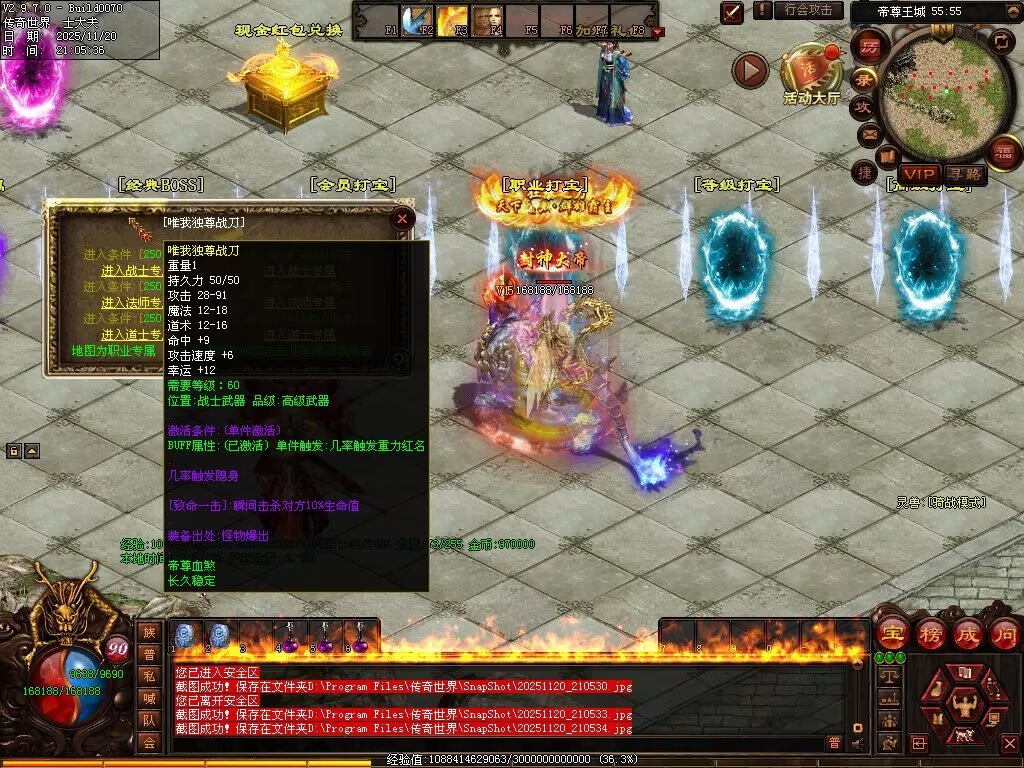Open the mail envelope icon

(868, 133)
